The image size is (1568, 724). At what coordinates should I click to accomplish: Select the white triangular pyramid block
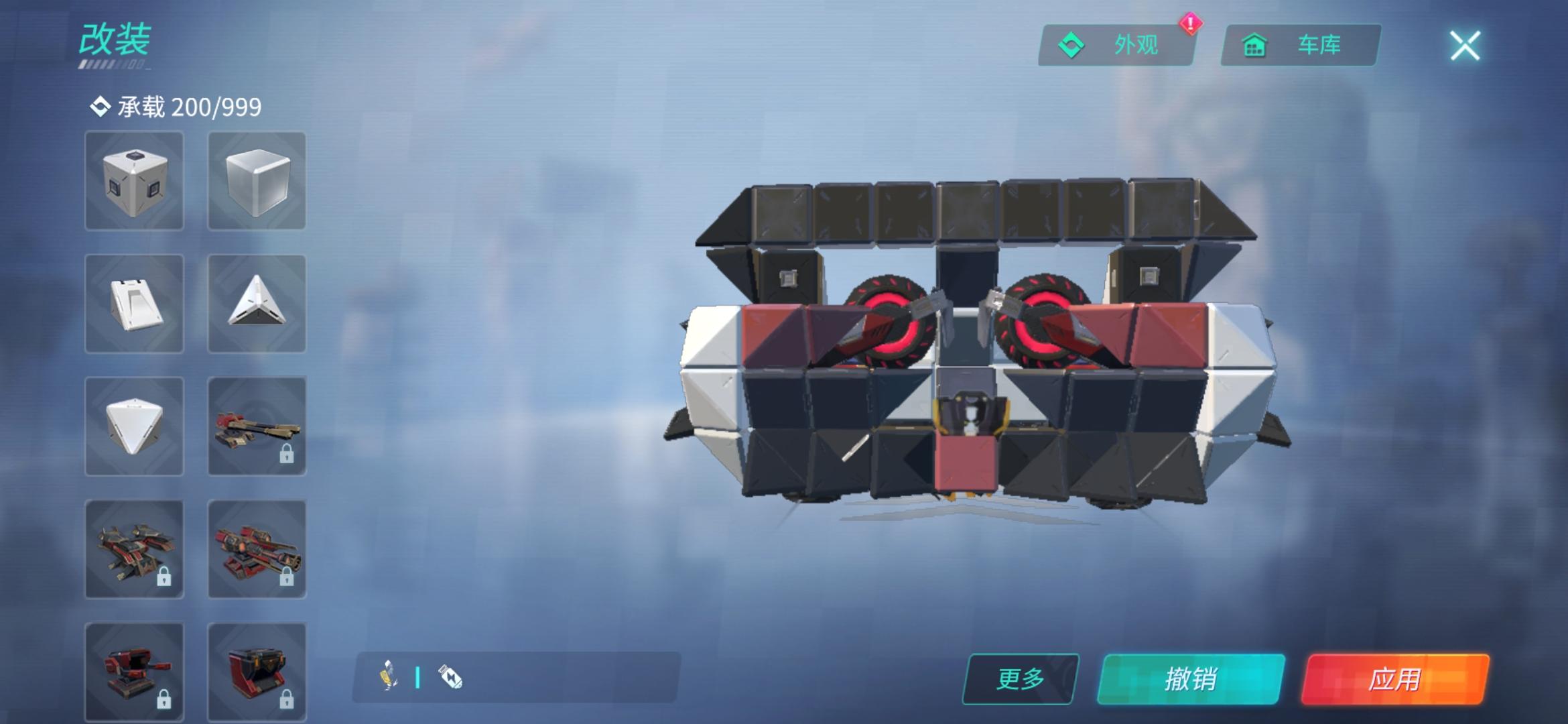[x=257, y=304]
